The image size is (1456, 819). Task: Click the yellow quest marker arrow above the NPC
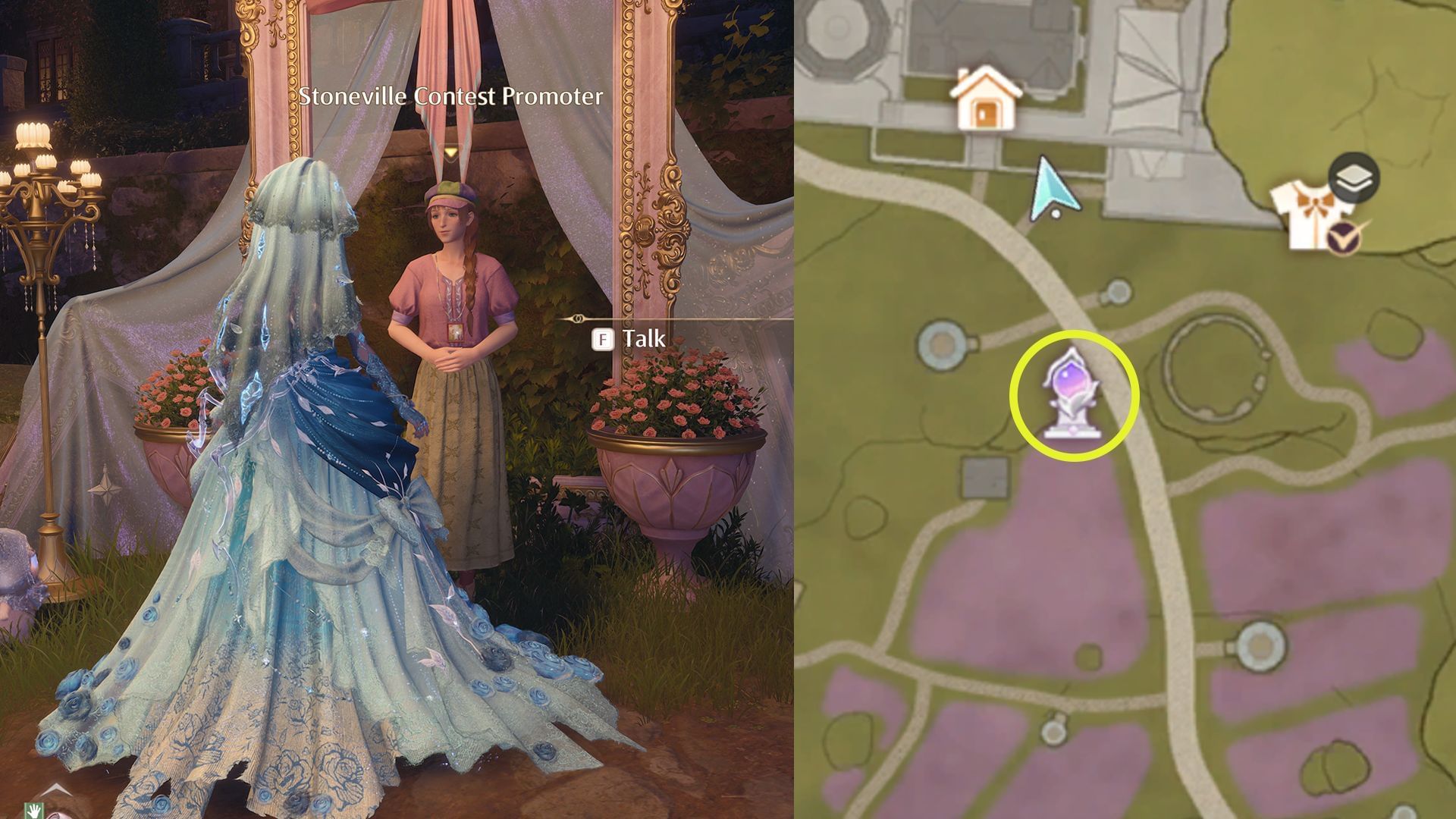tap(453, 150)
